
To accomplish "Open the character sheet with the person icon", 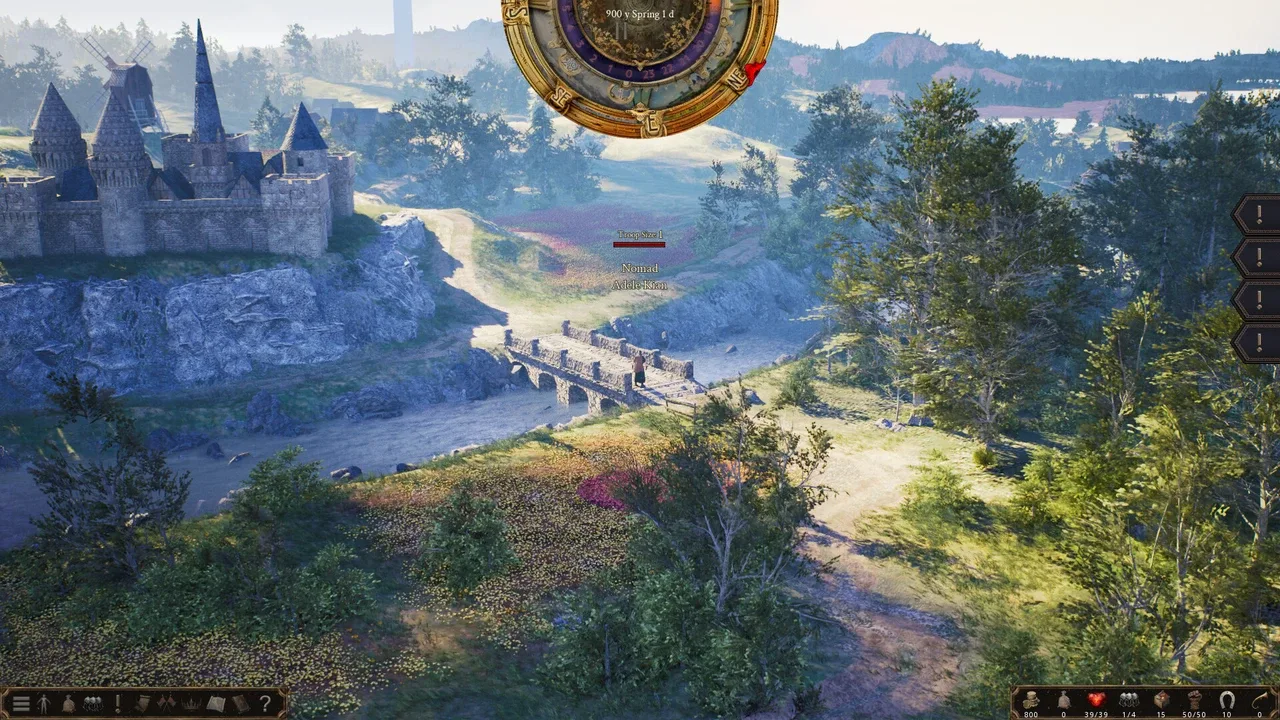I will coord(45,702).
